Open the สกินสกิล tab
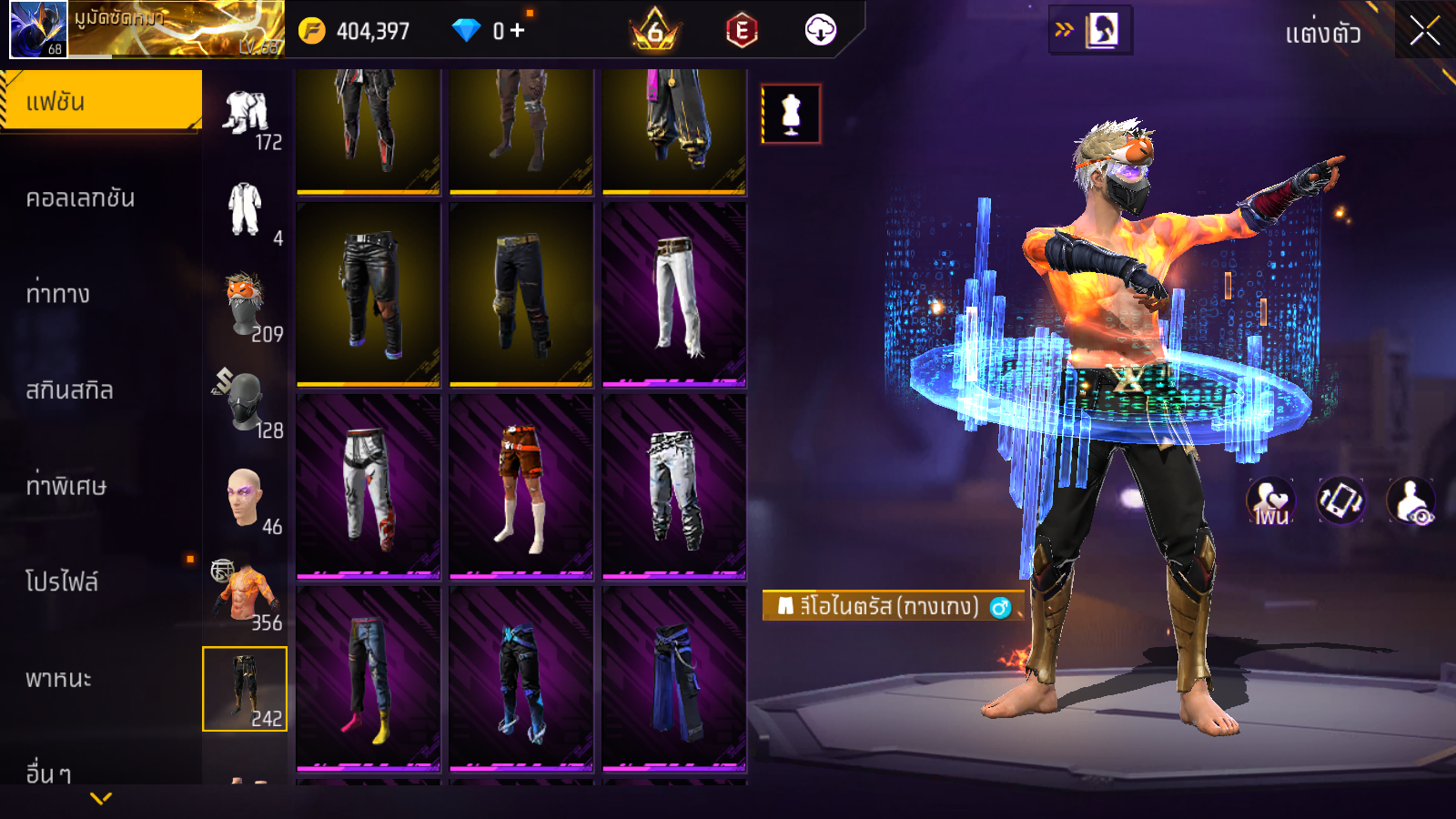Screen dimensions: 1456x819 [x=69, y=390]
